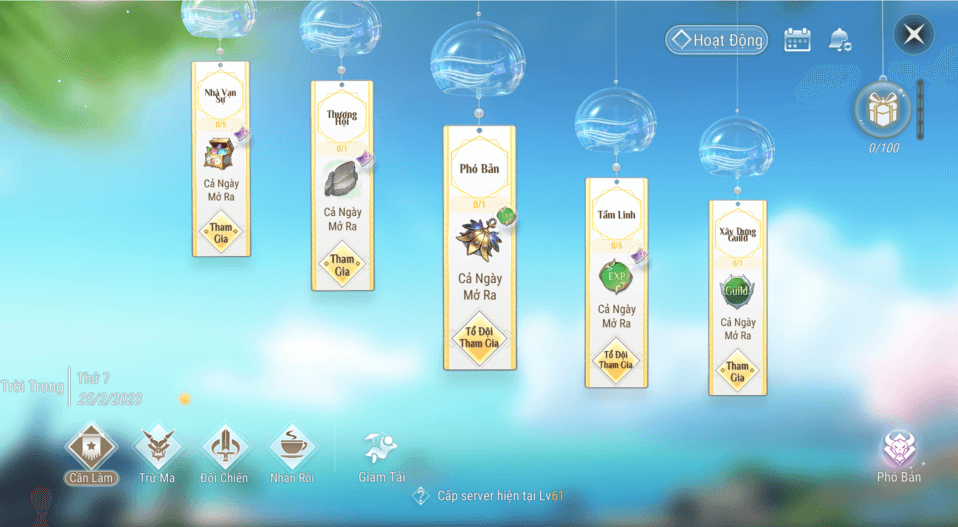Screen dimensions: 958x527
Task: Open the calendar icon
Action: coord(797,40)
